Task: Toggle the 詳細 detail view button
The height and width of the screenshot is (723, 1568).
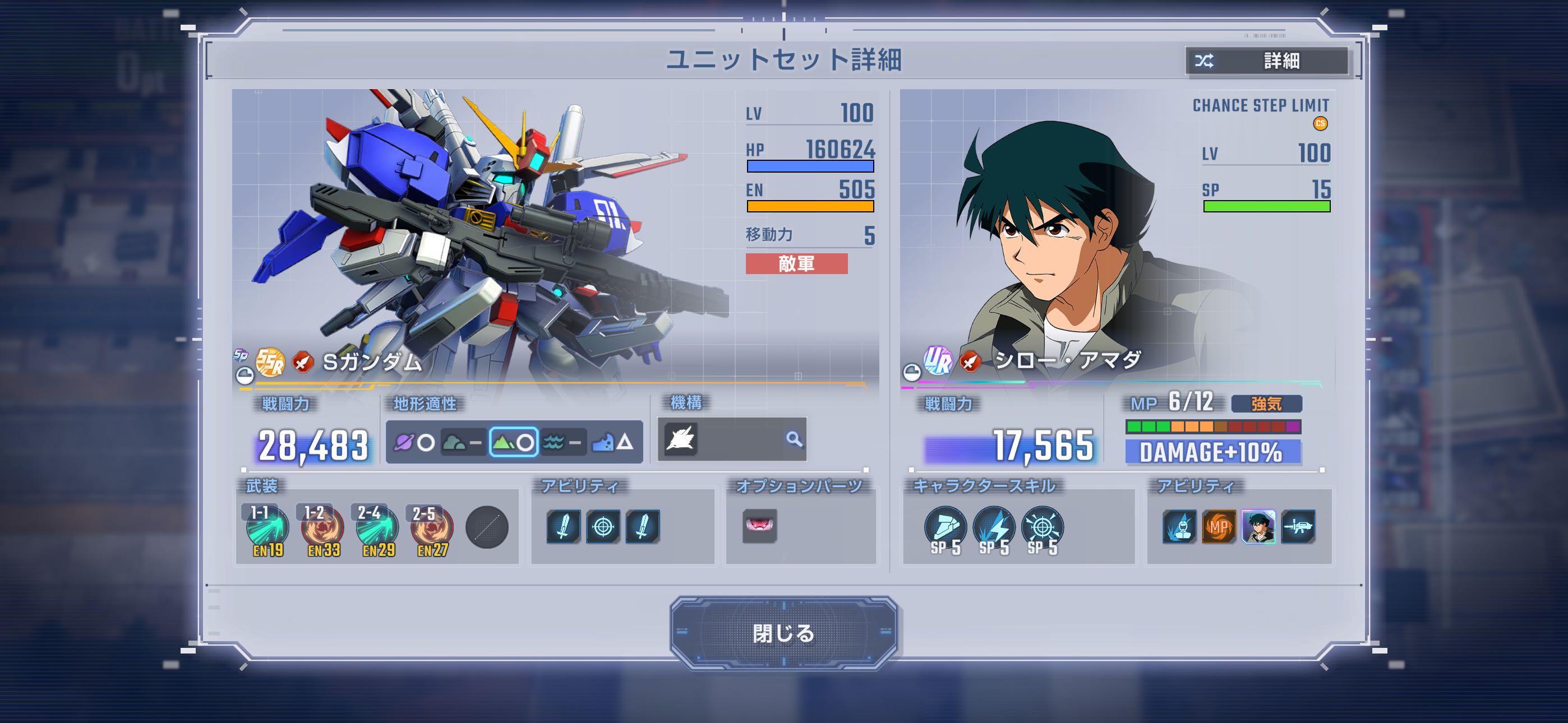Action: click(1267, 61)
